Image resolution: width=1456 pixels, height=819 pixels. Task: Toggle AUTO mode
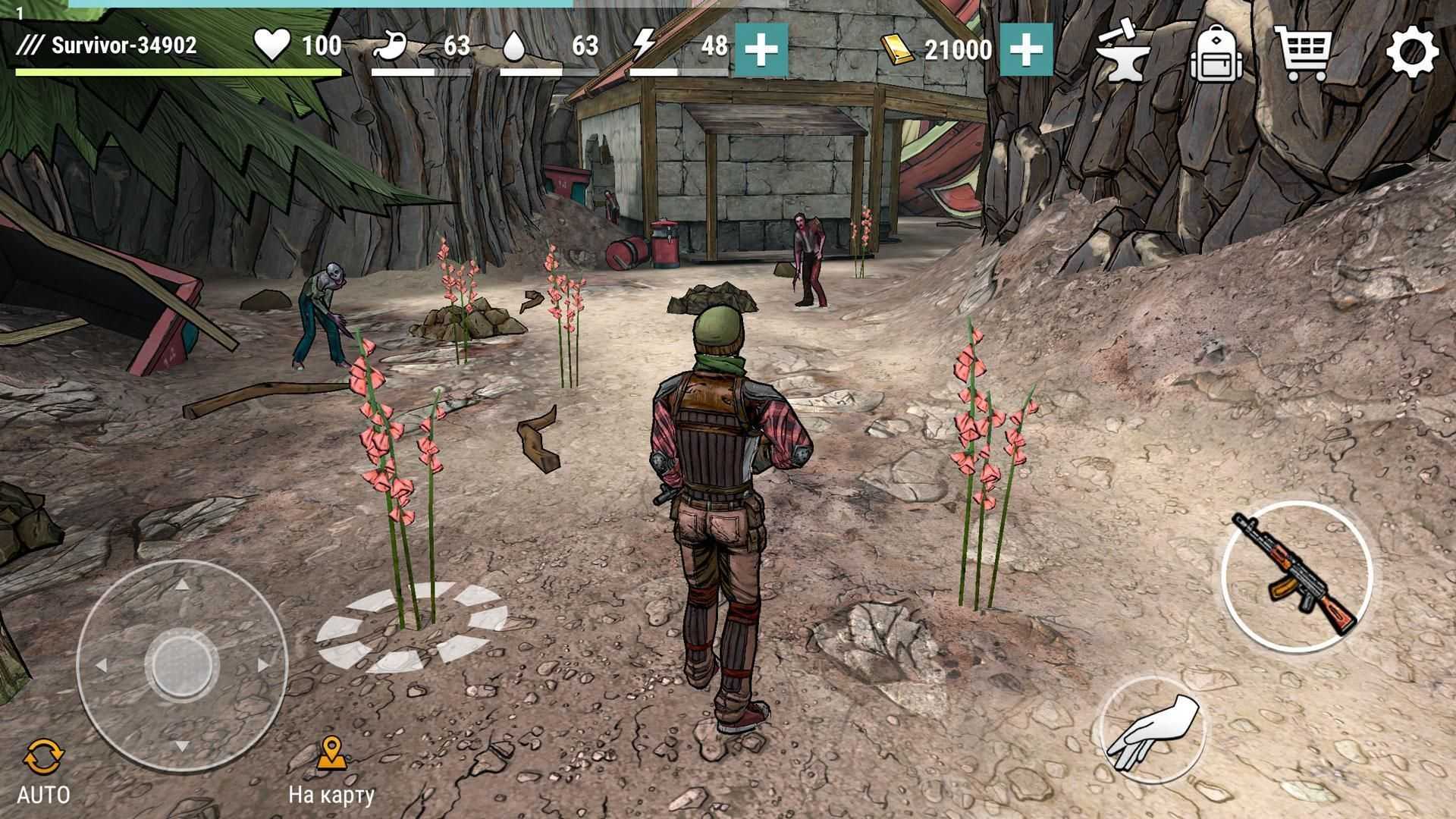click(43, 771)
